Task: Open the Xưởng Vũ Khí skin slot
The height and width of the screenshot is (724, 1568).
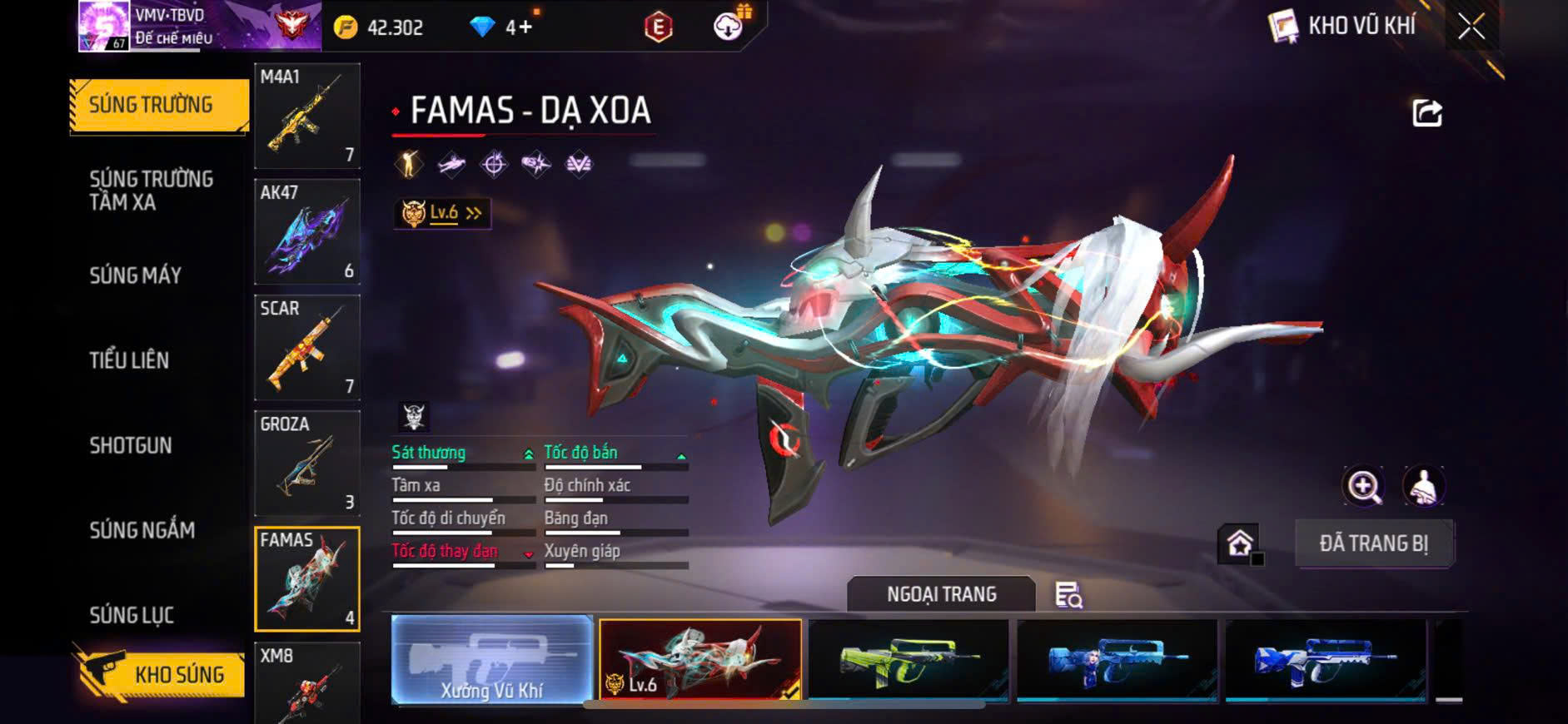Action: point(491,660)
